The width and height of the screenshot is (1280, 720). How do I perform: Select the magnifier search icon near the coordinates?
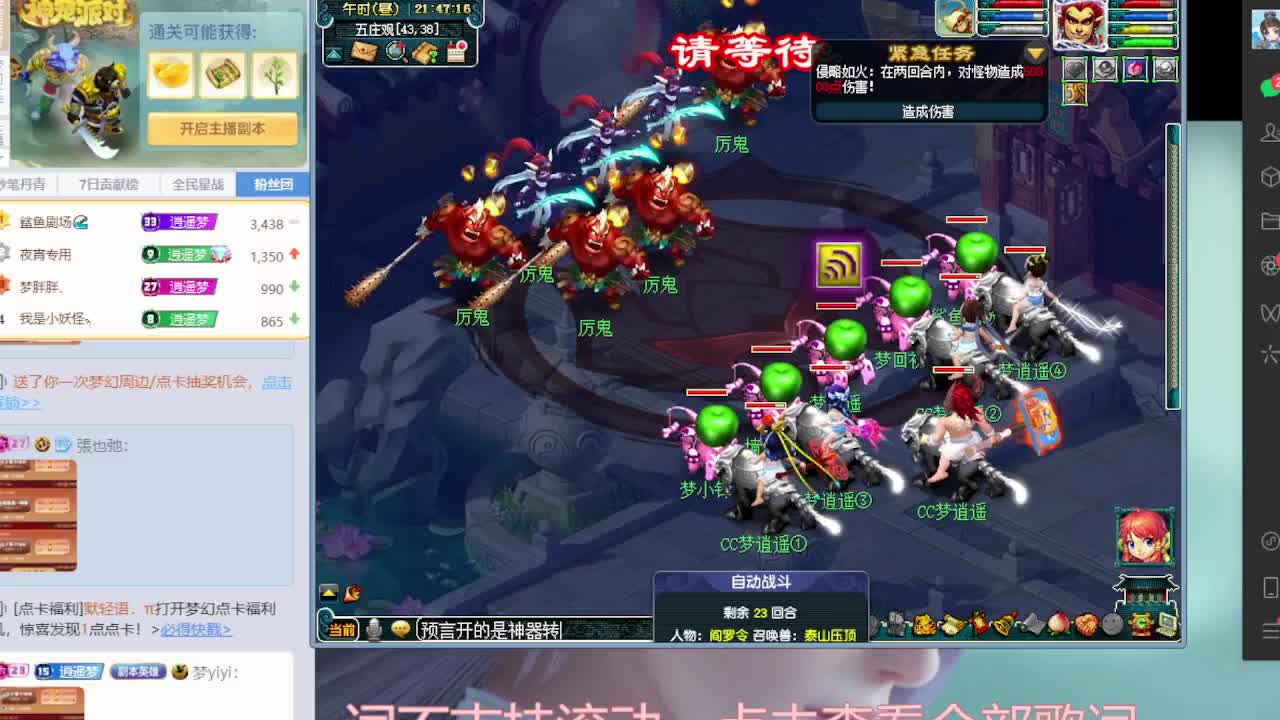click(x=395, y=51)
